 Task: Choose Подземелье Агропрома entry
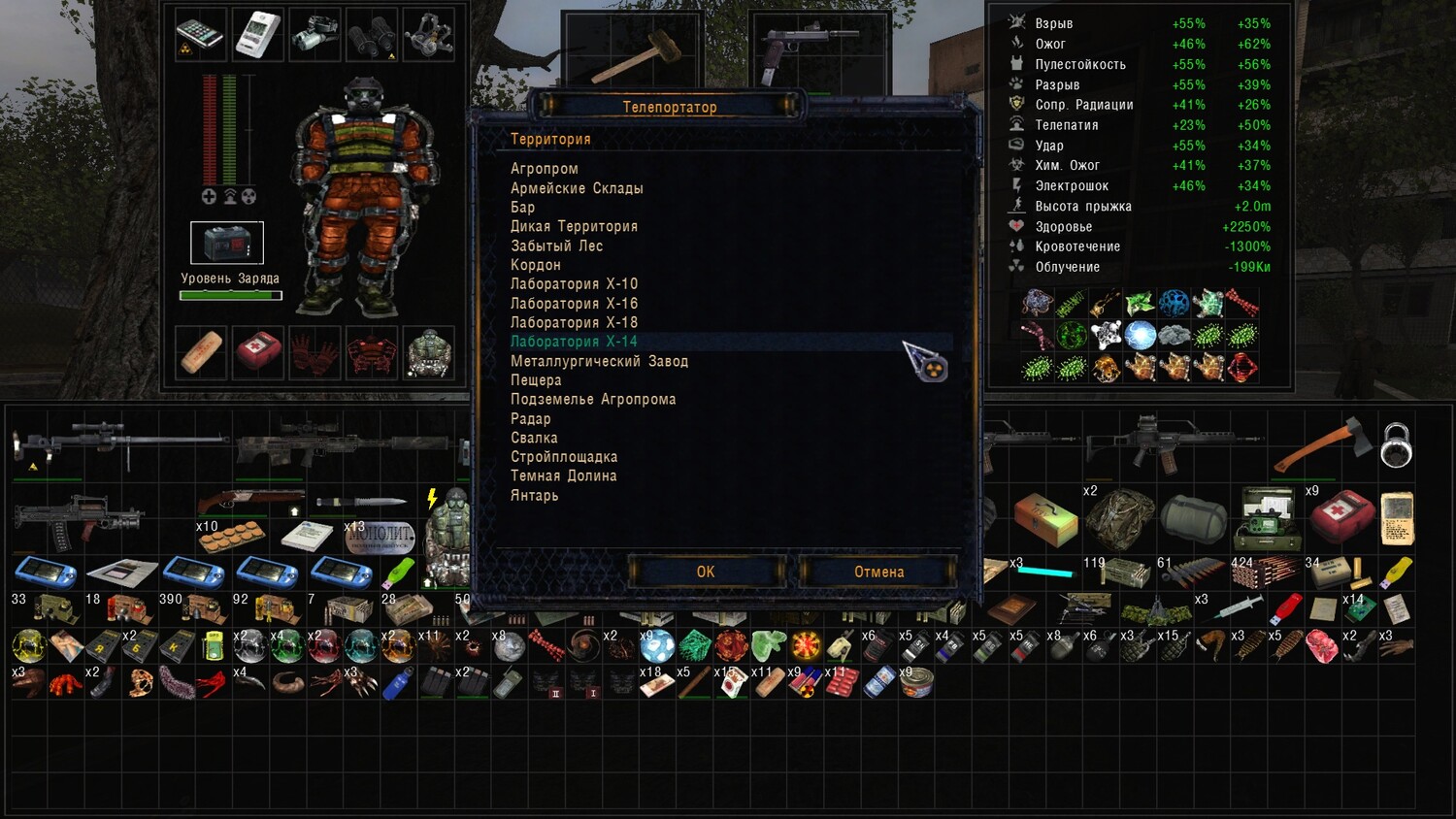(x=593, y=399)
